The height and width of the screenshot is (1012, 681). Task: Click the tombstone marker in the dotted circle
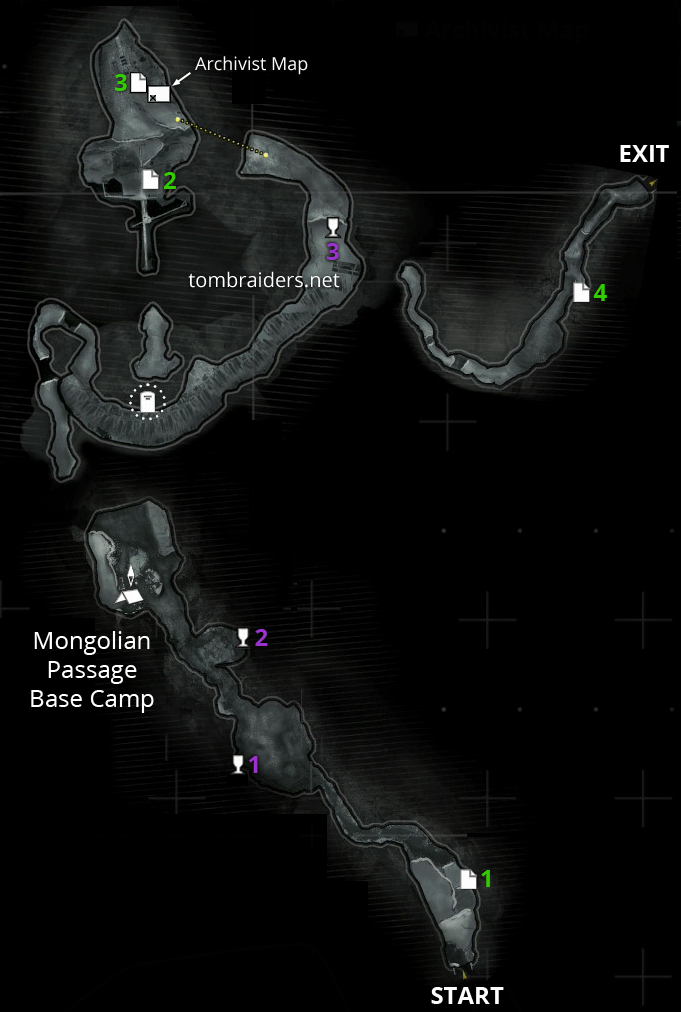tap(148, 402)
